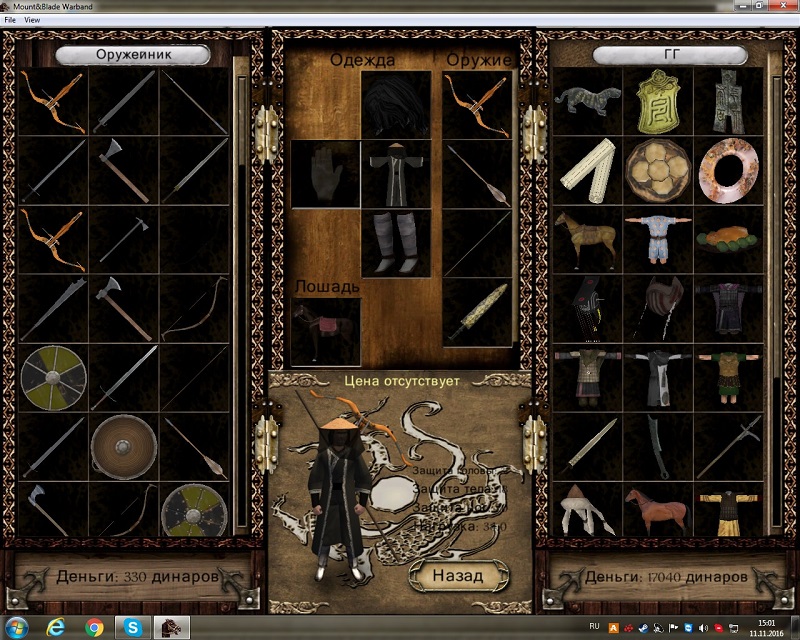Image resolution: width=800 pixels, height=640 pixels.
Task: Pick the golden badge with green symbol
Action: [x=658, y=101]
